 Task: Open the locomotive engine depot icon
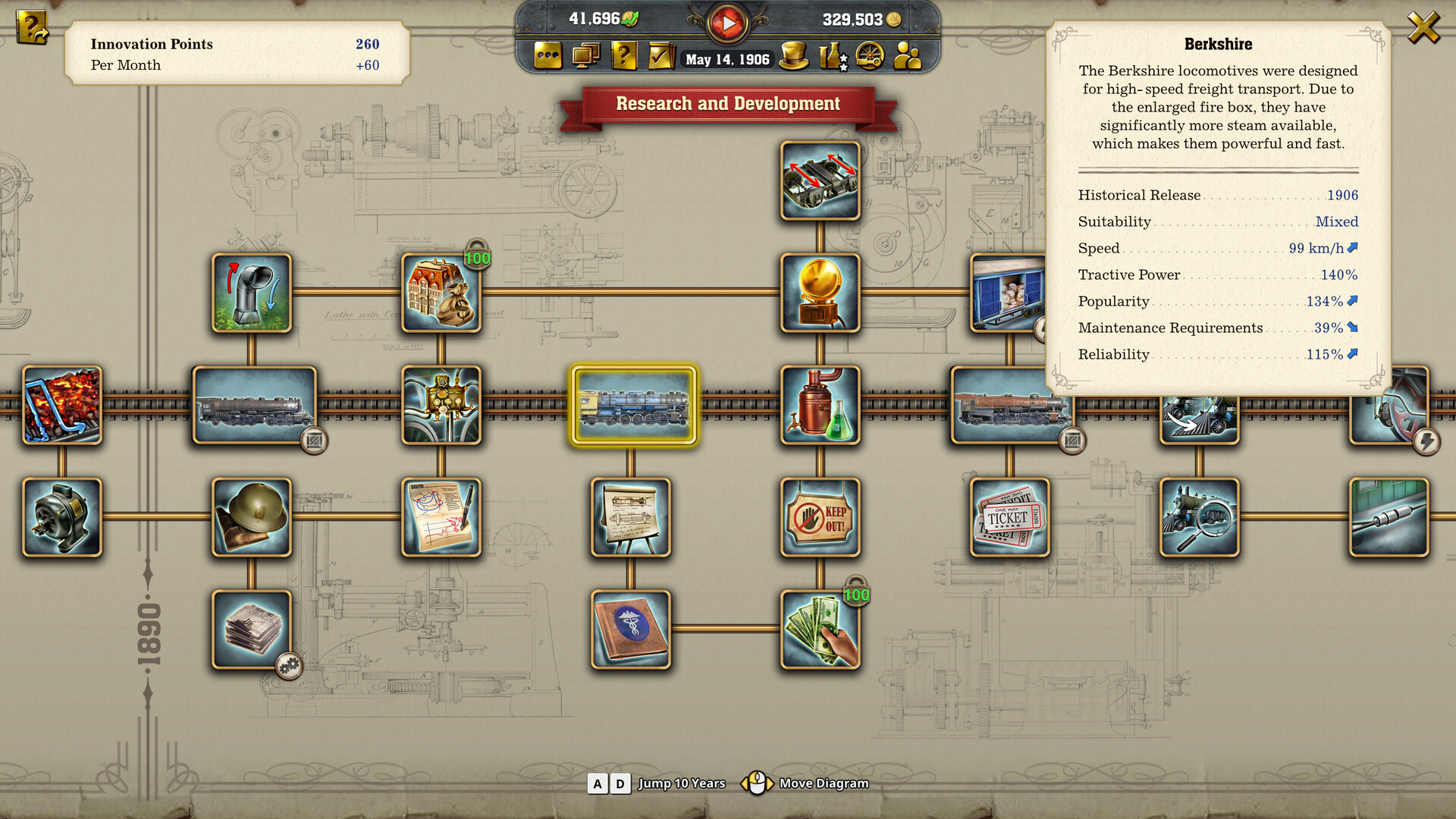point(871,56)
